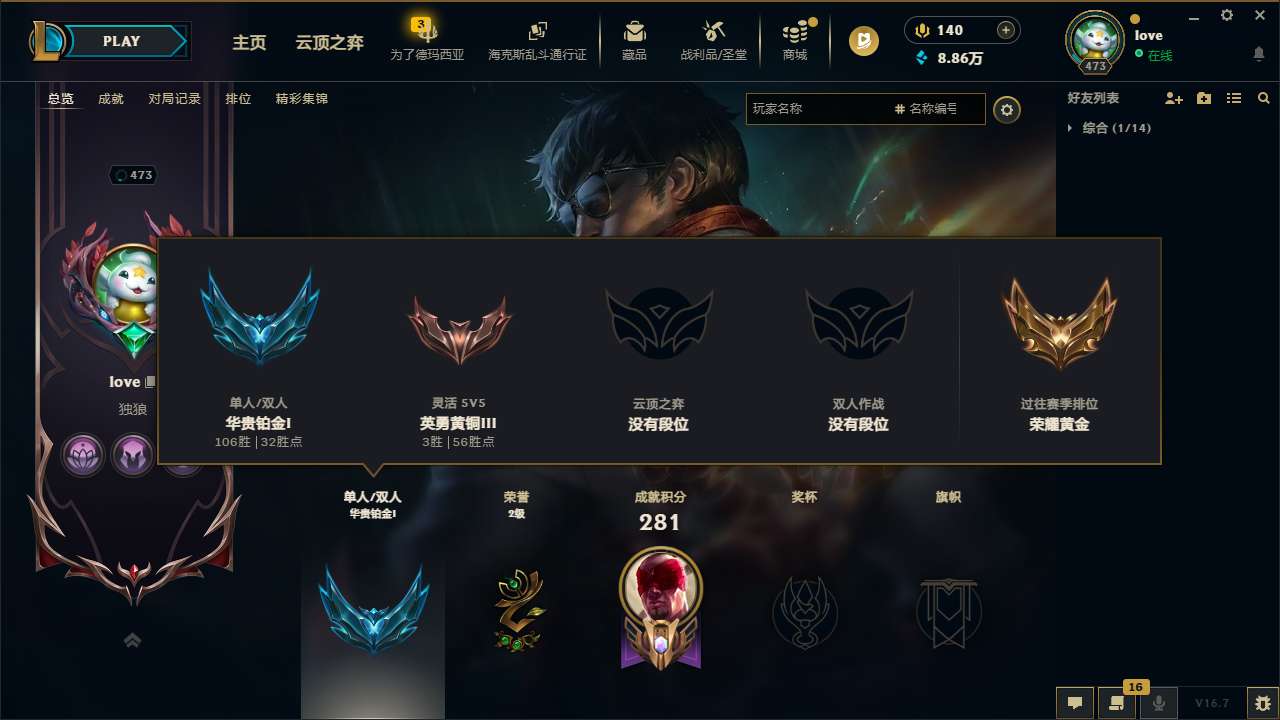Open the chat bubble icon at bottom left

click(x=1075, y=703)
